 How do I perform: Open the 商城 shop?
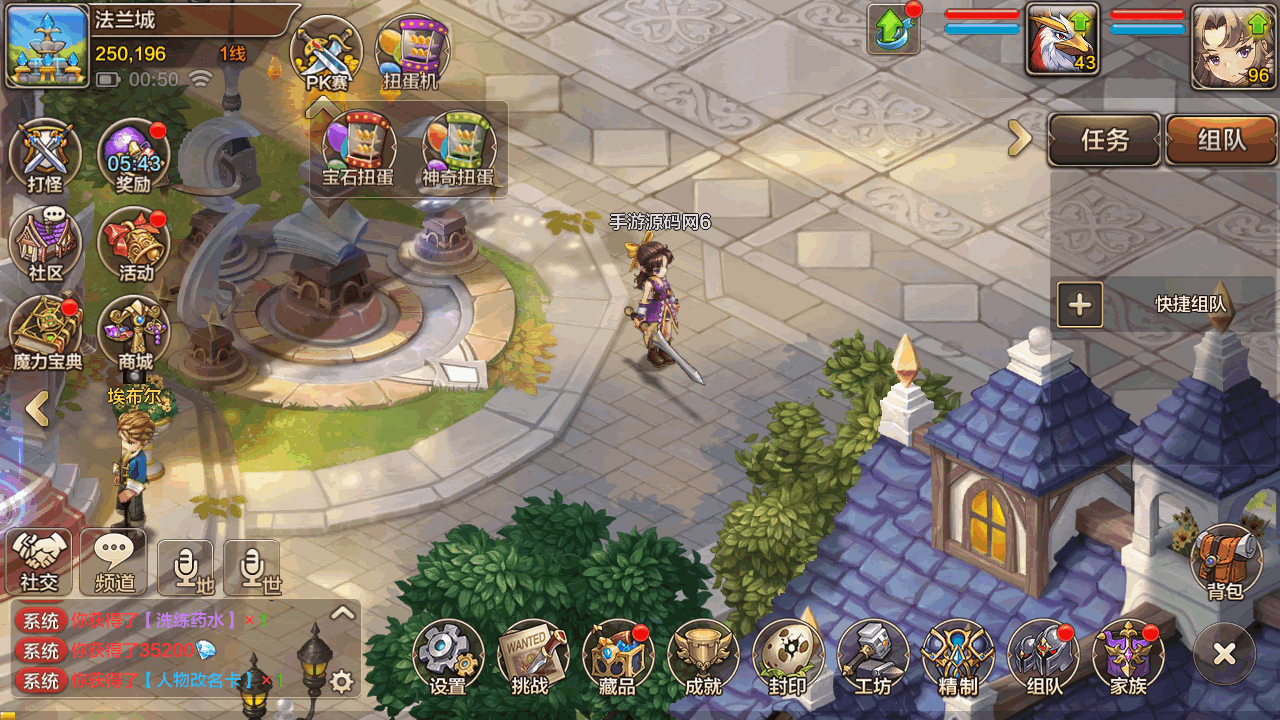135,332
